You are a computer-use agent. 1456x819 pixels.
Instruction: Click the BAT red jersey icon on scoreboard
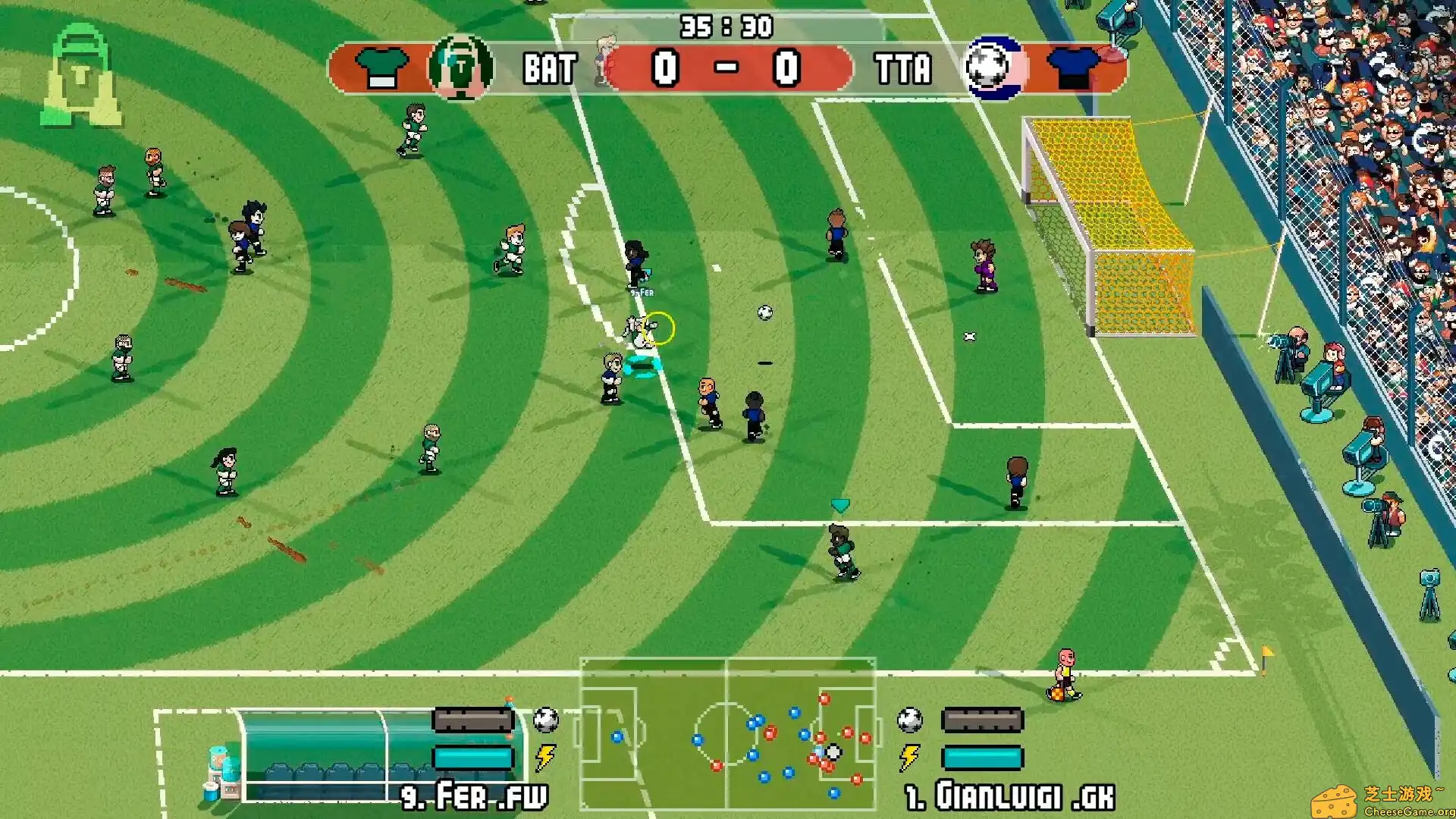point(381,68)
